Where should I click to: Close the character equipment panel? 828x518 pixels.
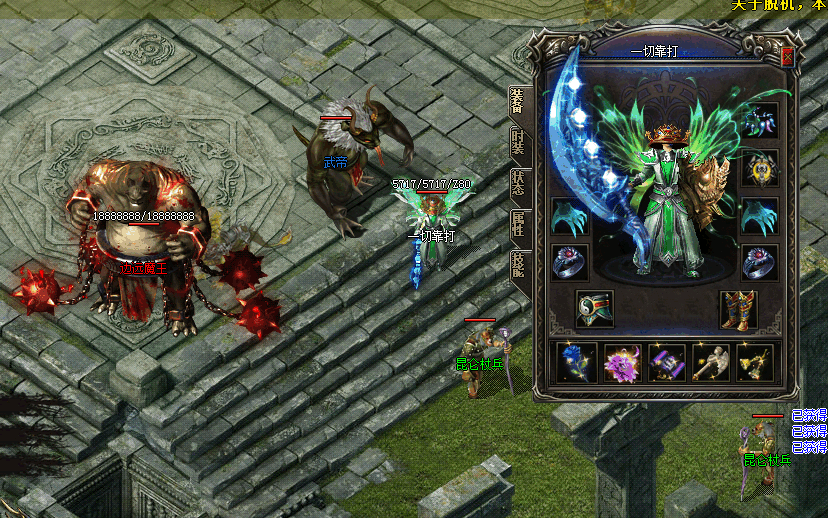click(787, 57)
